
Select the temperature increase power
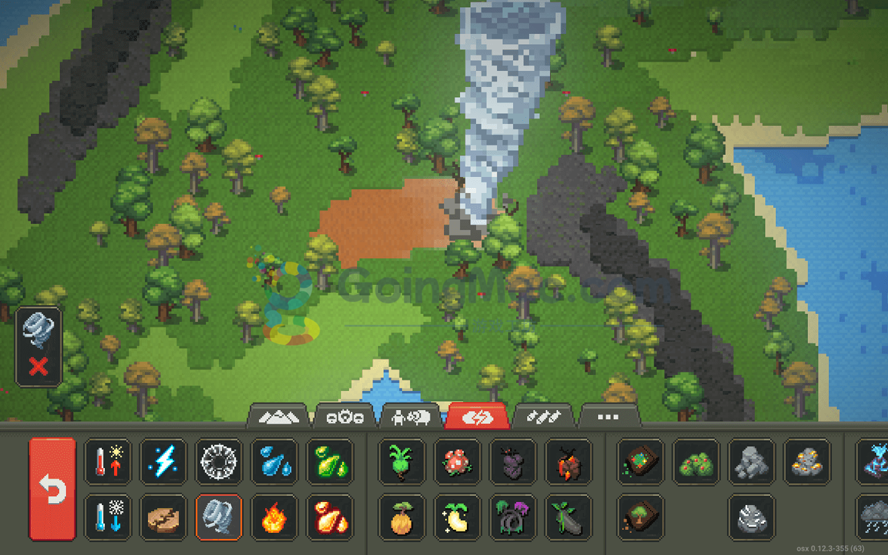pos(107,462)
